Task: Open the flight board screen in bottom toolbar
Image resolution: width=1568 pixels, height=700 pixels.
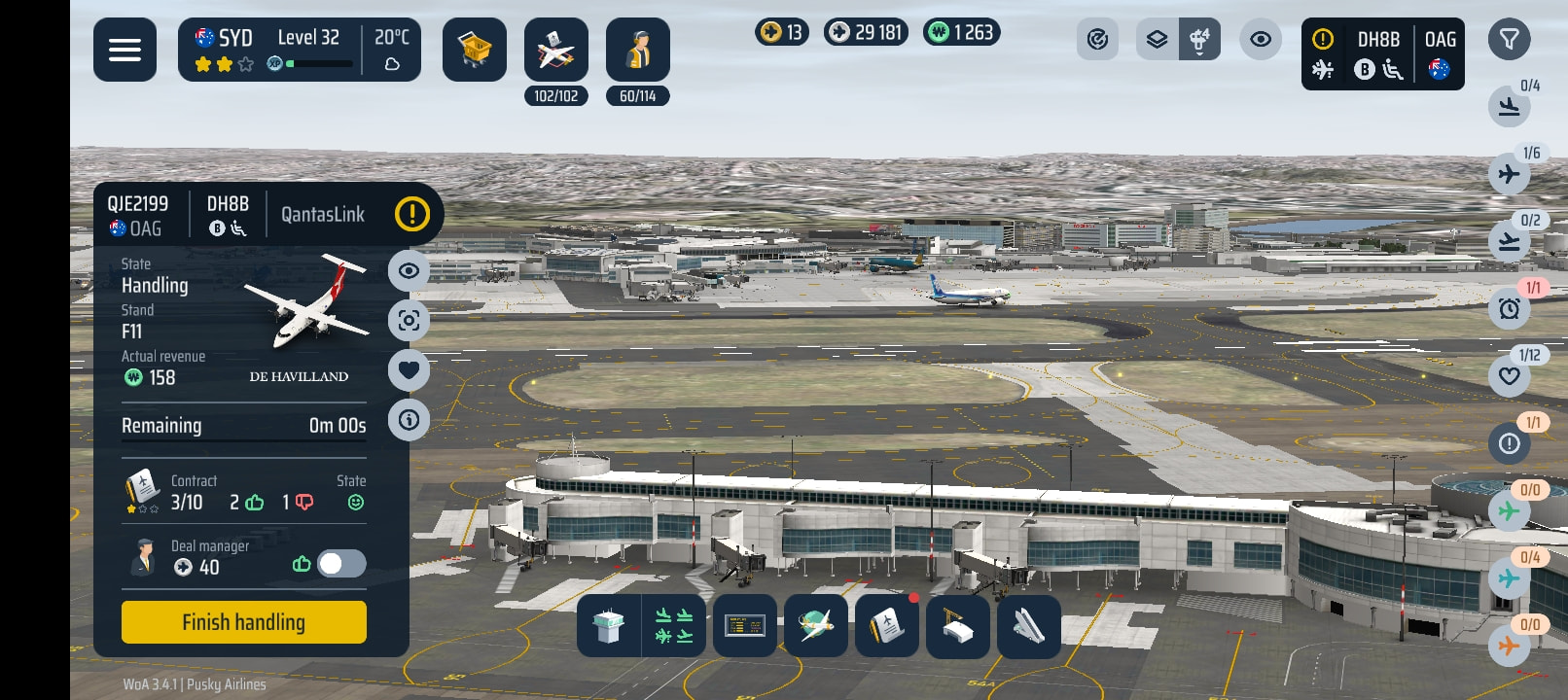Action: [745, 626]
